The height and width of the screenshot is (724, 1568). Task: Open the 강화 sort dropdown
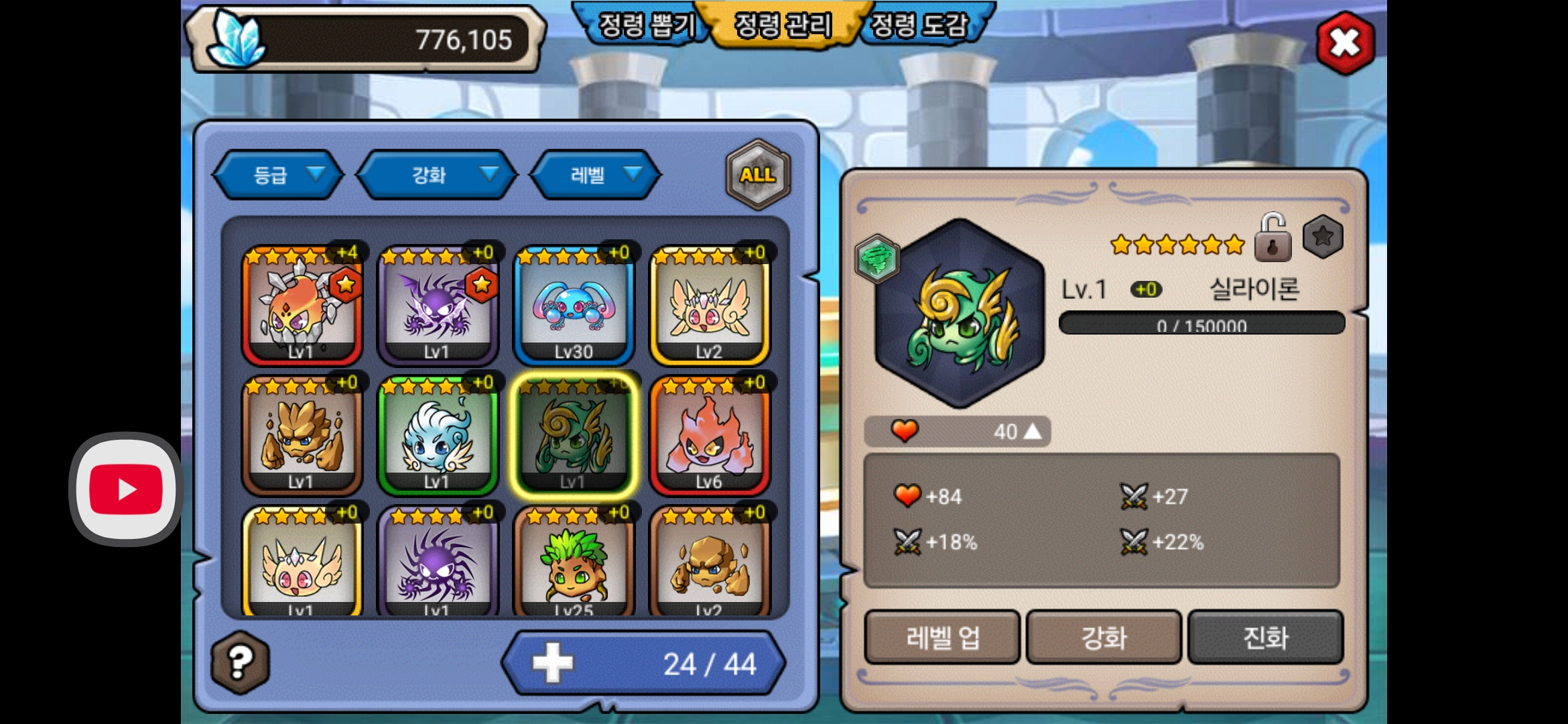pyautogui.click(x=438, y=175)
